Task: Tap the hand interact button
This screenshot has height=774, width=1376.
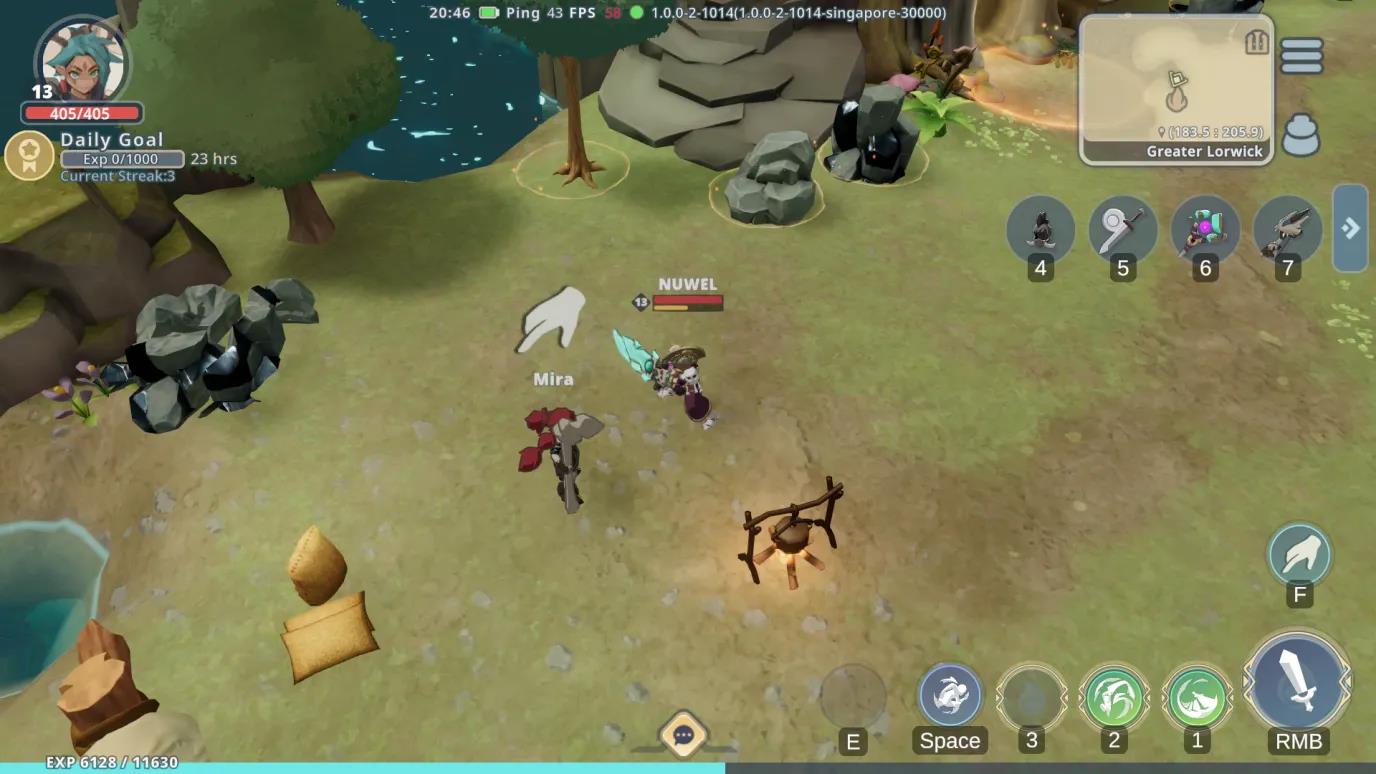Action: (x=1299, y=554)
